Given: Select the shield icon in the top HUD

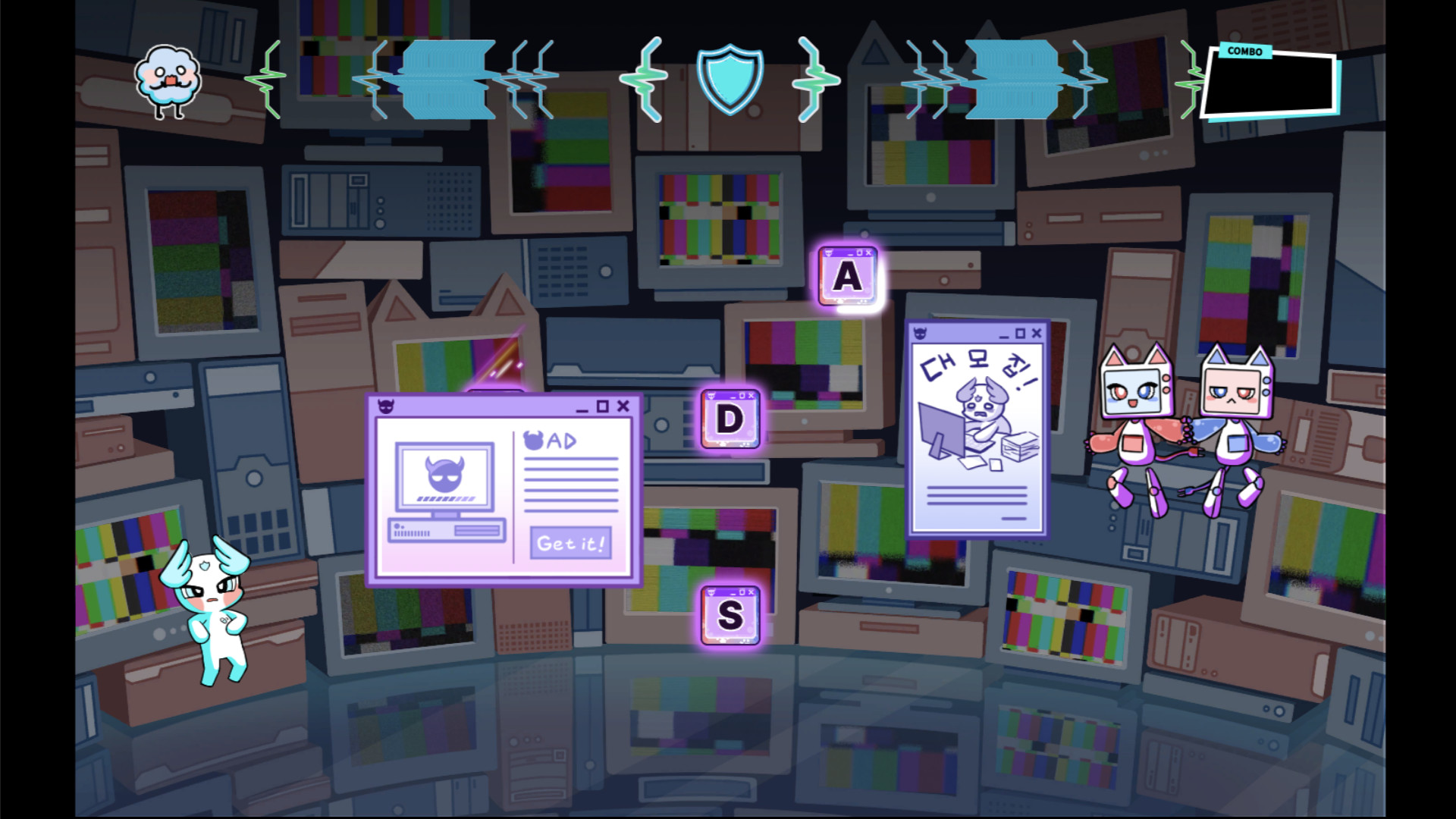Looking at the screenshot, I should click(x=729, y=80).
